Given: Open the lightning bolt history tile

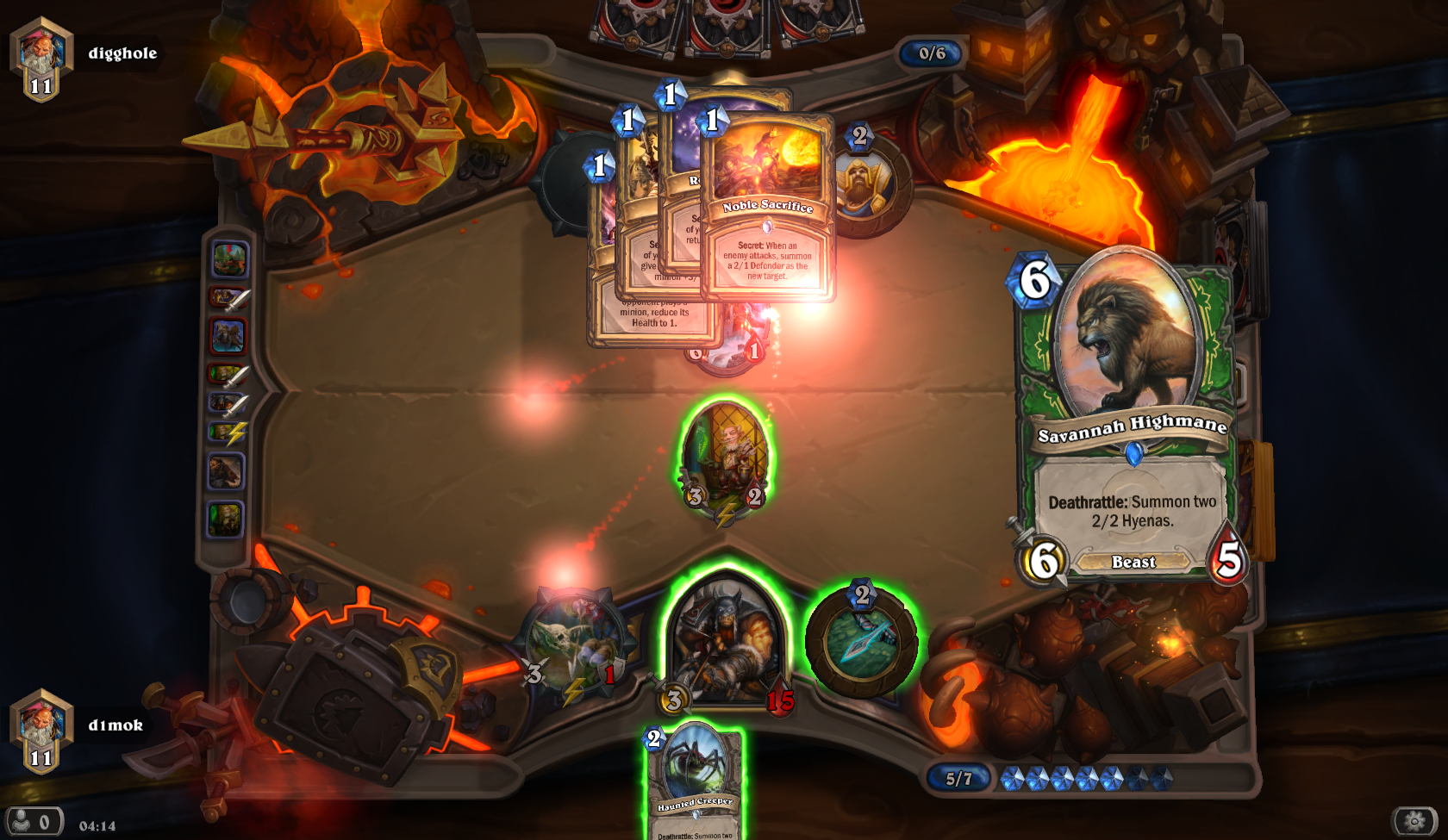Looking at the screenshot, I should click(228, 432).
